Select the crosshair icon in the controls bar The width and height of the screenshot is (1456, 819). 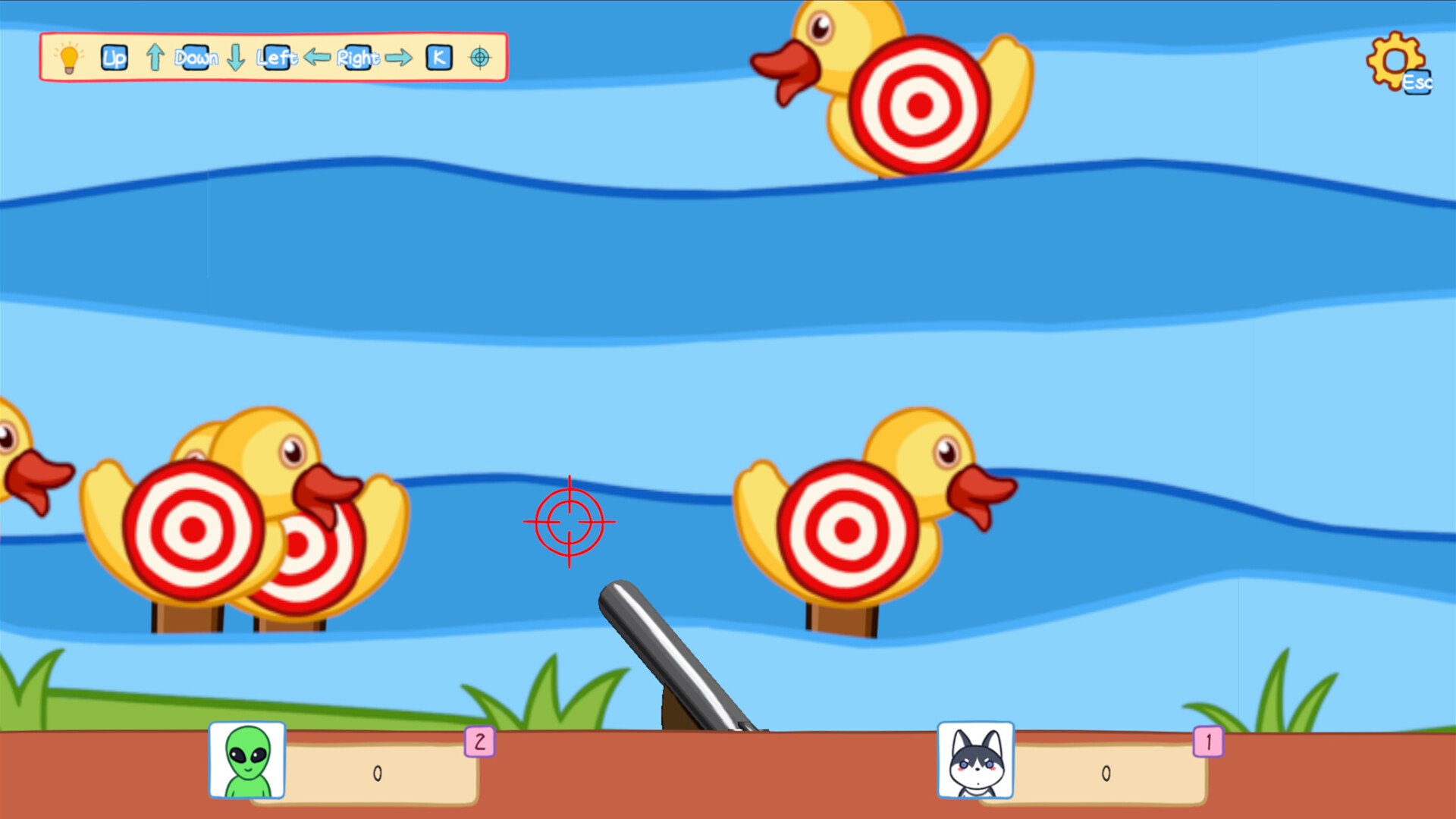tap(480, 57)
